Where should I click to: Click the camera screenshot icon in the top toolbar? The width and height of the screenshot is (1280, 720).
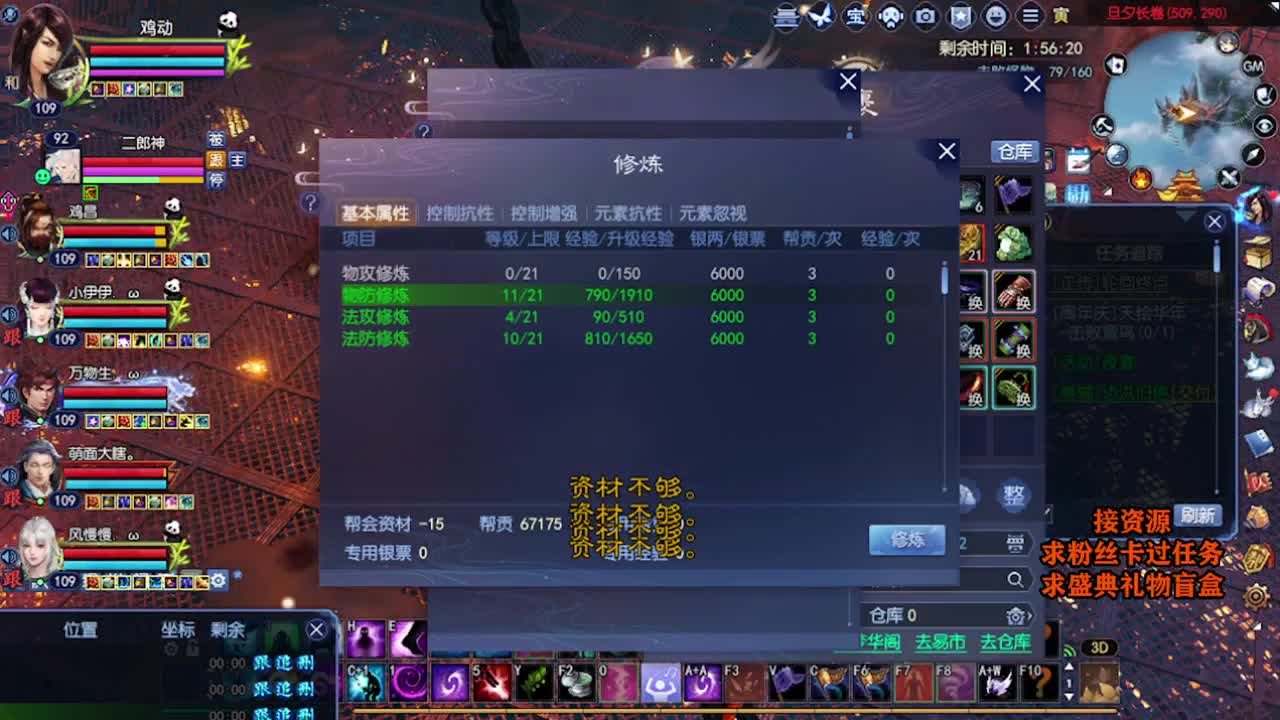924,17
